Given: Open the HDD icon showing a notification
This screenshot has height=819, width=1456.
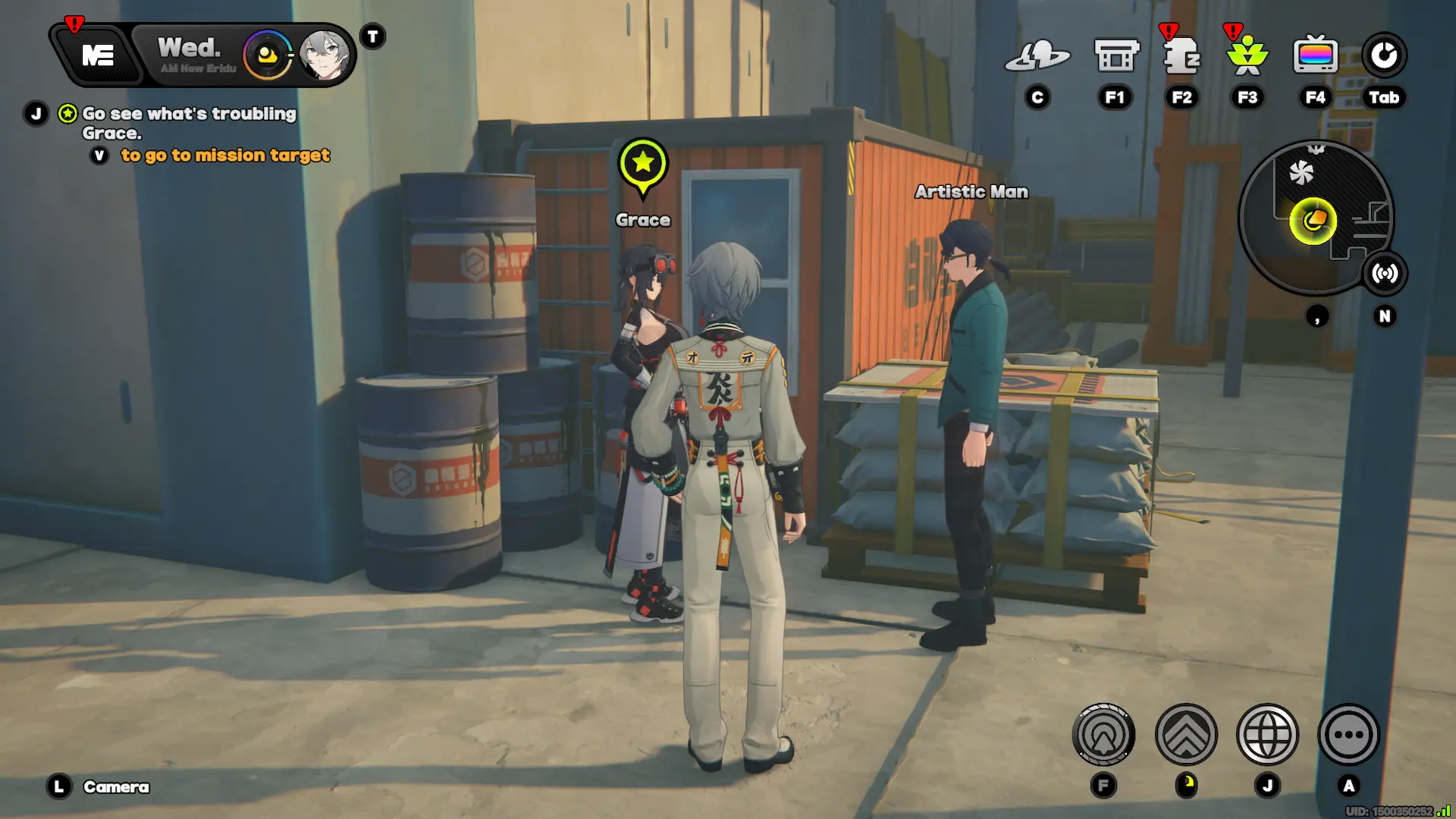Looking at the screenshot, I should pyautogui.click(x=1181, y=57).
